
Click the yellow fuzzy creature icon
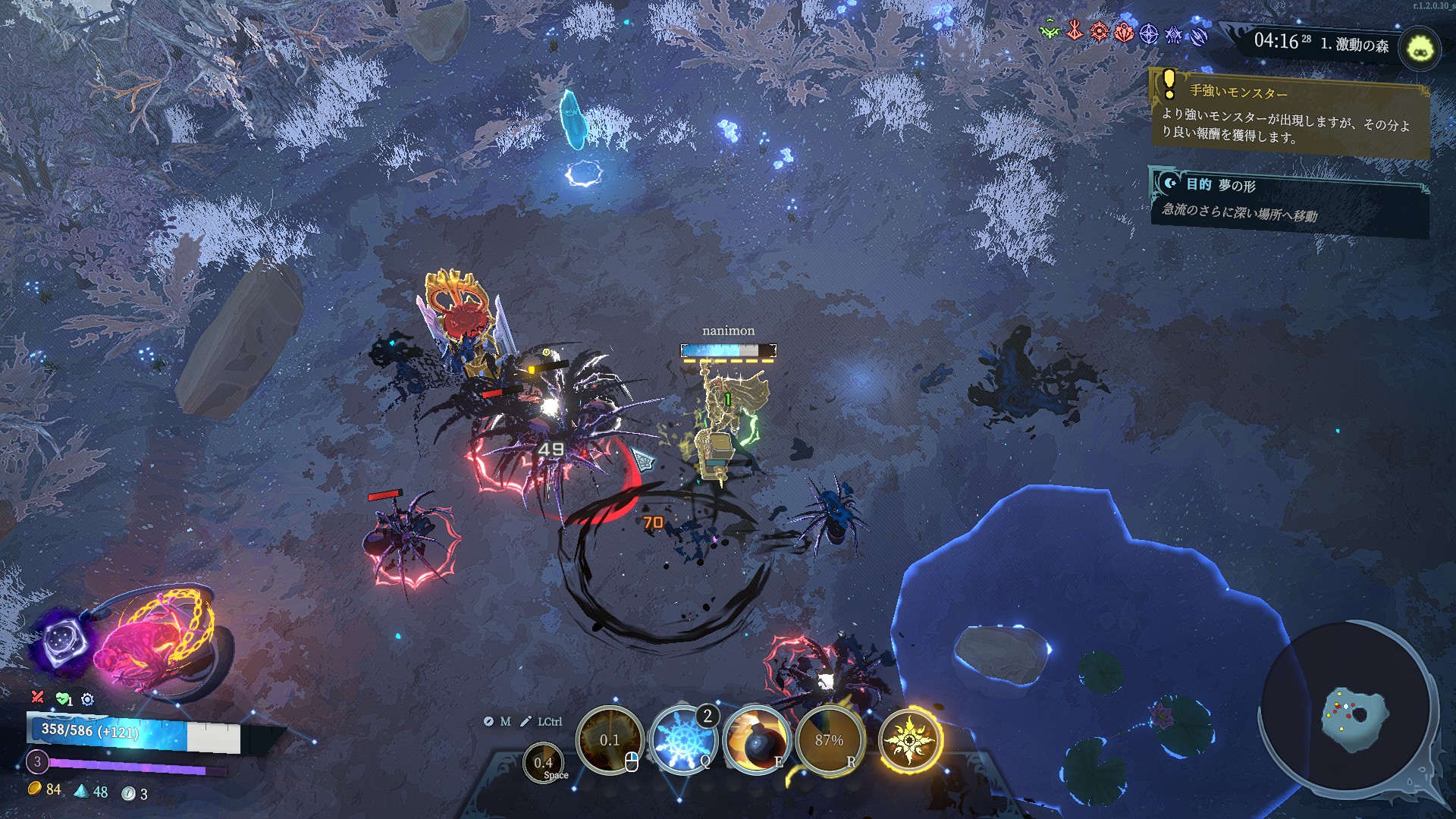coord(1418,49)
